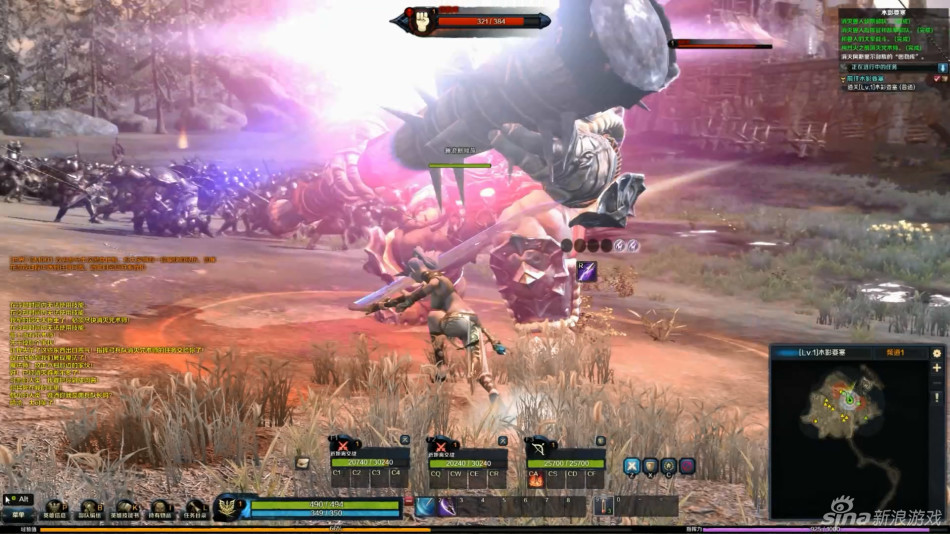This screenshot has width=950, height=534.
Task: Activate the purple round command icon
Action: tap(687, 465)
